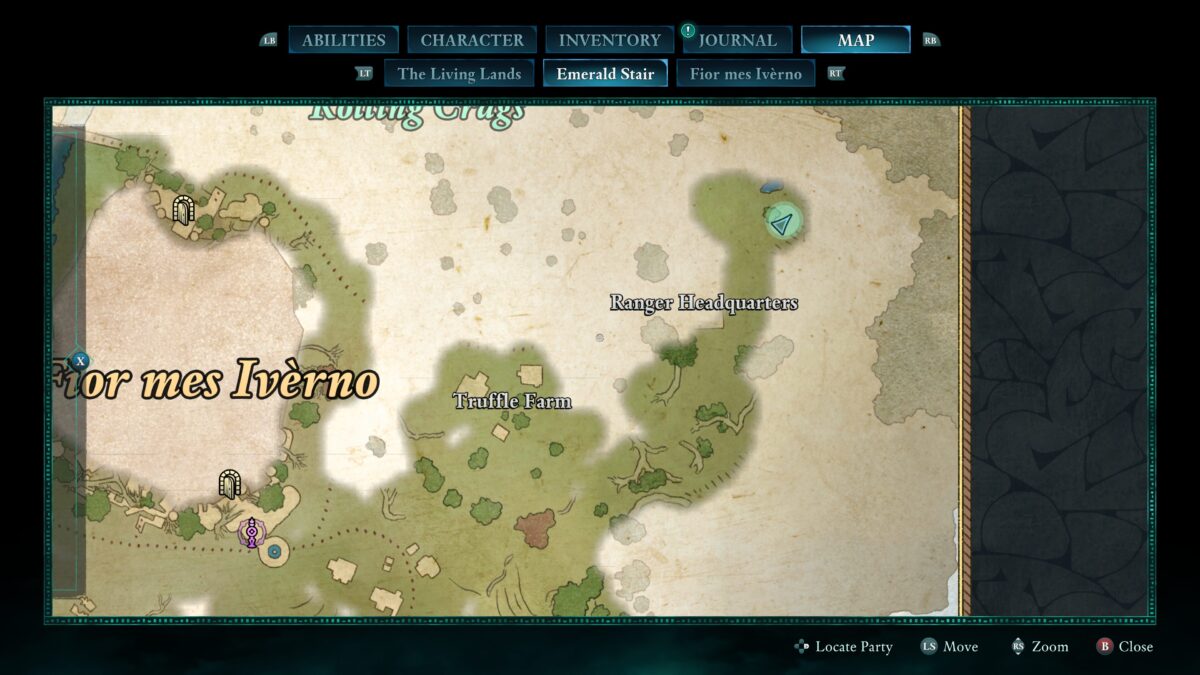The height and width of the screenshot is (675, 1200).
Task: Switch to Fior mes Ivèrno map
Action: click(x=745, y=73)
